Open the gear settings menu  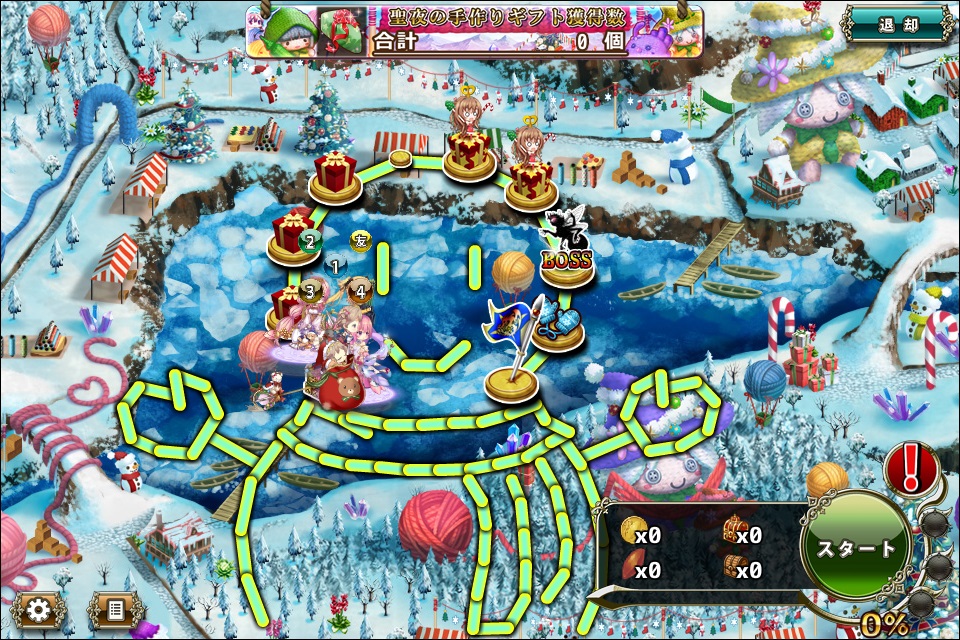coord(40,608)
